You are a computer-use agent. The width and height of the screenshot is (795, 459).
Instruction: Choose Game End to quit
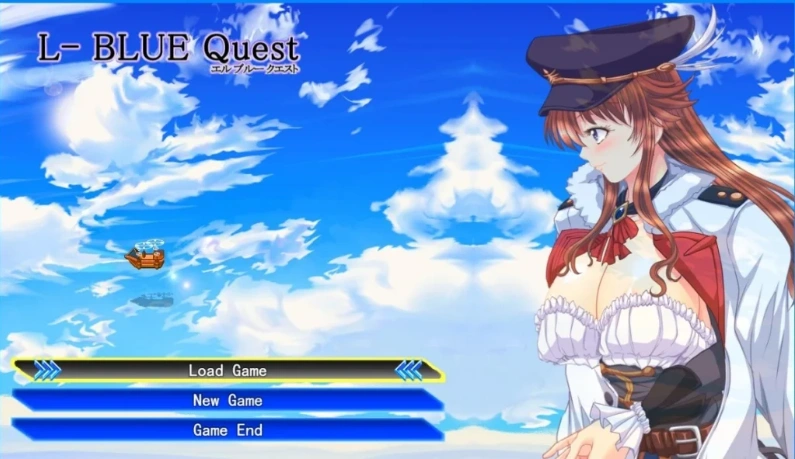[x=228, y=430]
